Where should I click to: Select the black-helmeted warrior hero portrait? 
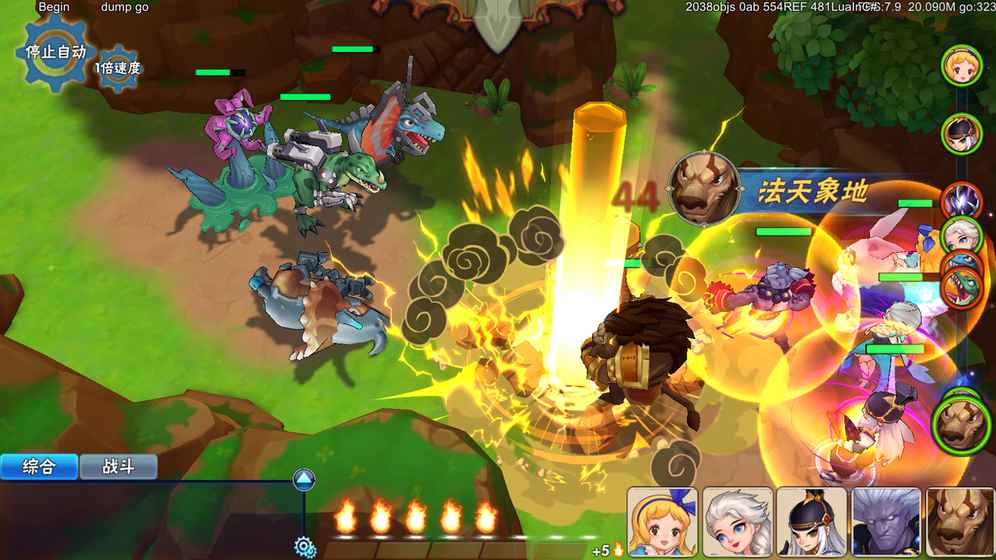click(x=811, y=523)
